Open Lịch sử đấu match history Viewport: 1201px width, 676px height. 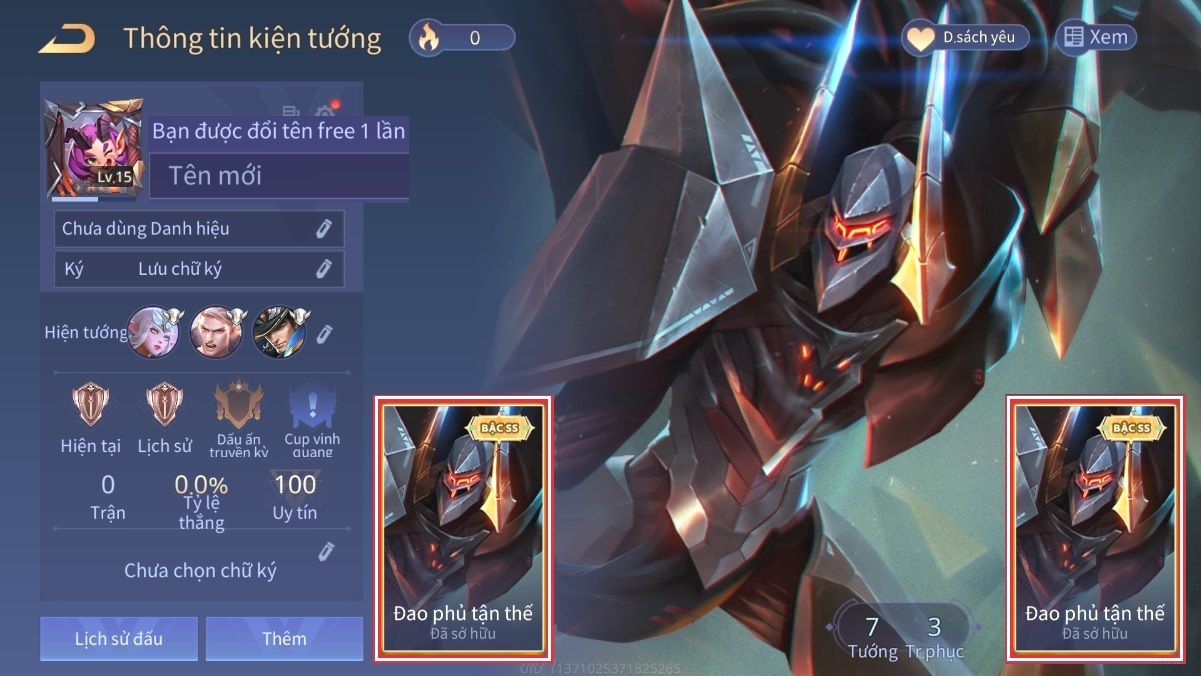118,639
